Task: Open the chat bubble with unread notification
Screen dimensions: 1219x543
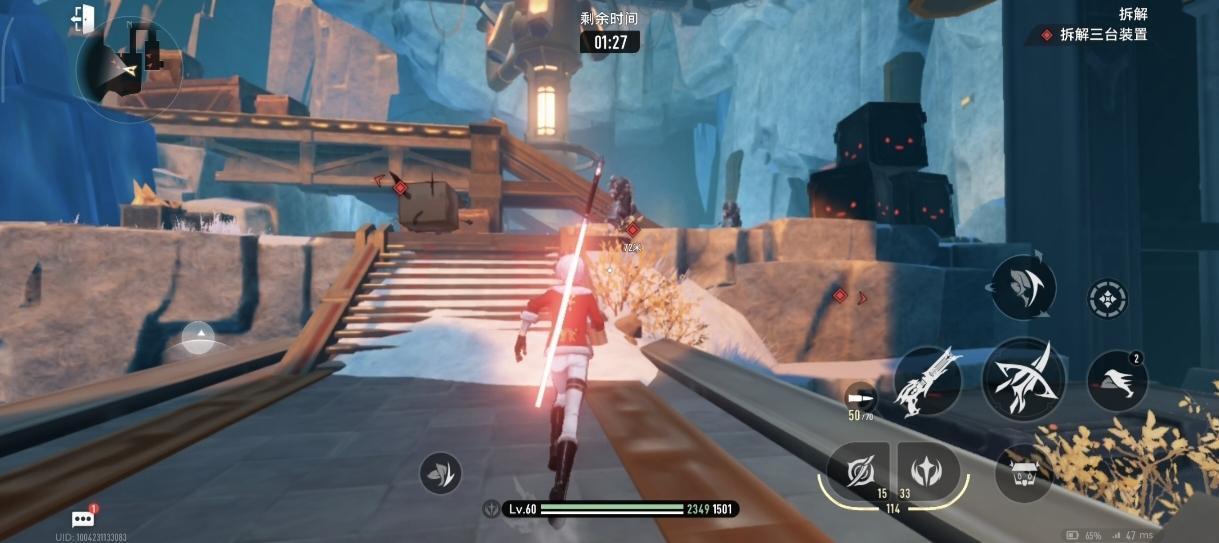Action: click(83, 518)
